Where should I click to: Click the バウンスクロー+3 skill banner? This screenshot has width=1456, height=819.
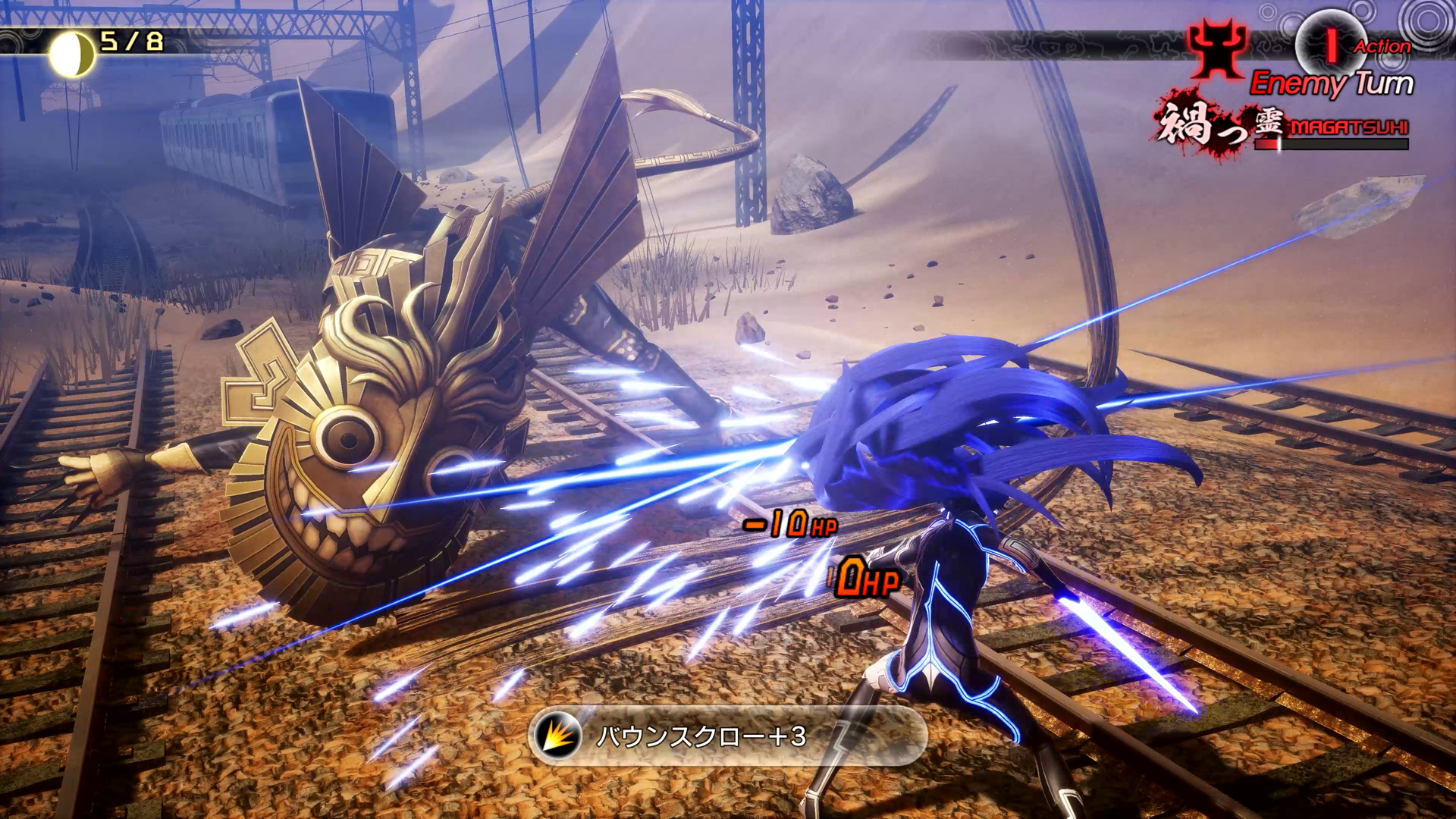click(x=726, y=736)
